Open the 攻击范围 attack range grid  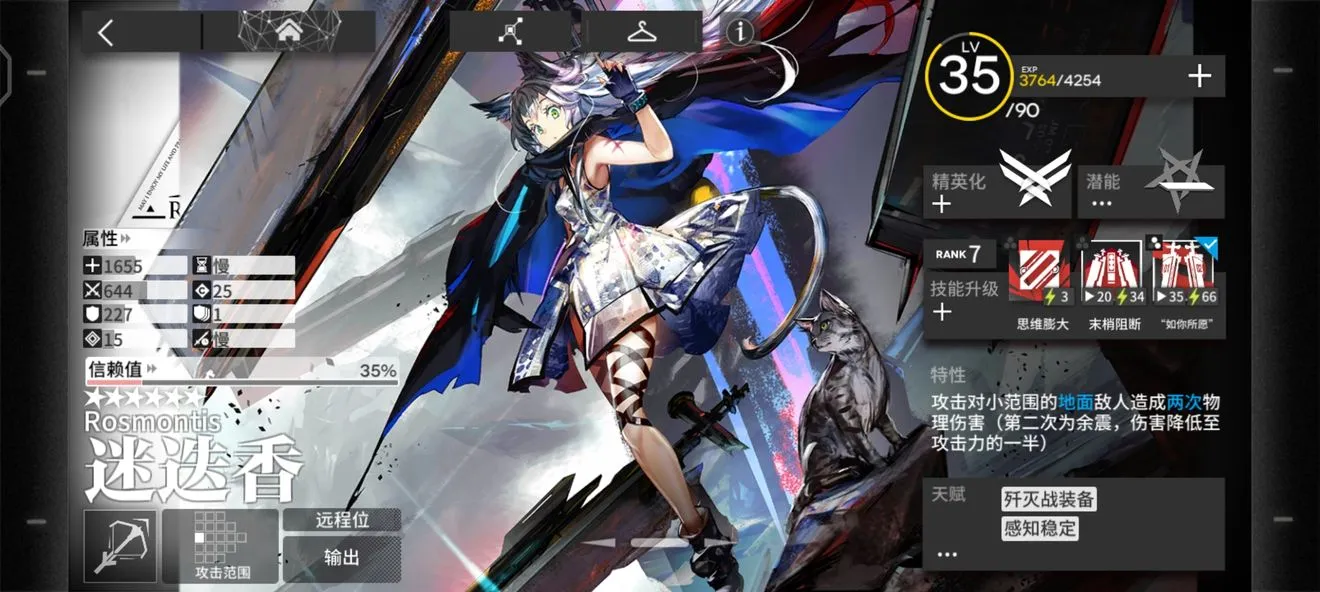click(221, 546)
